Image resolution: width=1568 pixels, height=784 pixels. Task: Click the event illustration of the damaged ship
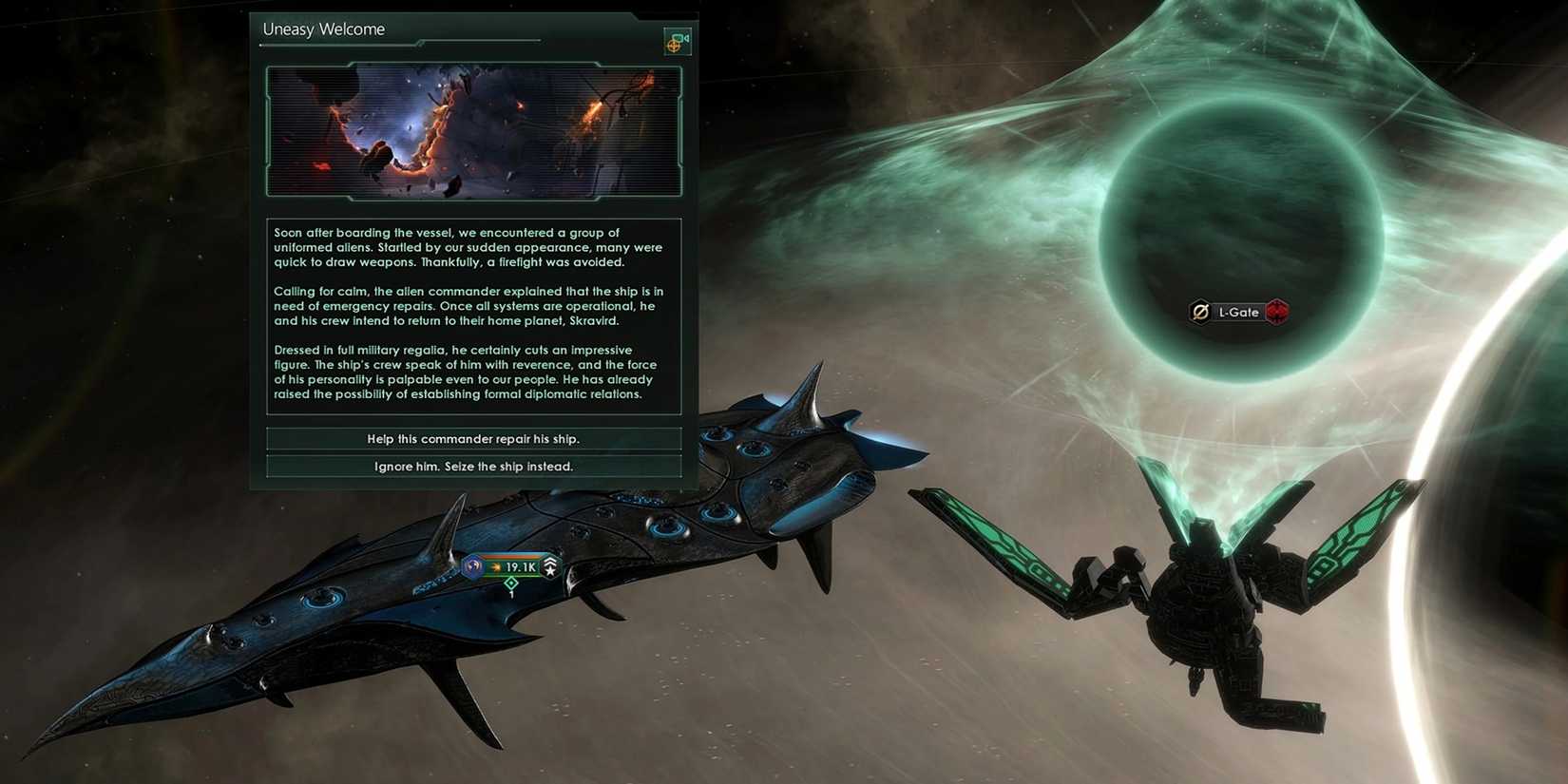point(472,130)
